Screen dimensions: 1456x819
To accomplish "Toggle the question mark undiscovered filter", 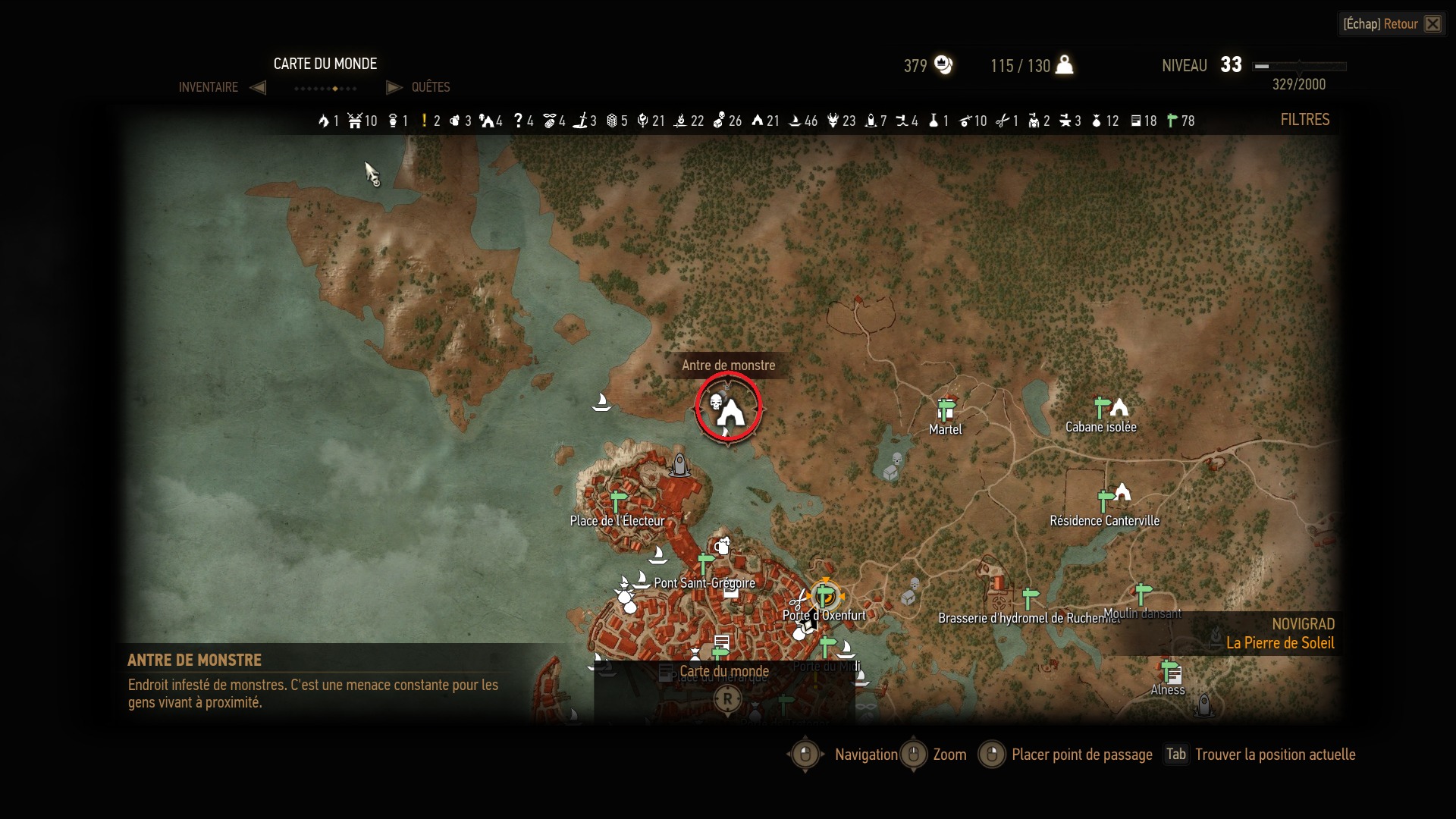I will [523, 121].
